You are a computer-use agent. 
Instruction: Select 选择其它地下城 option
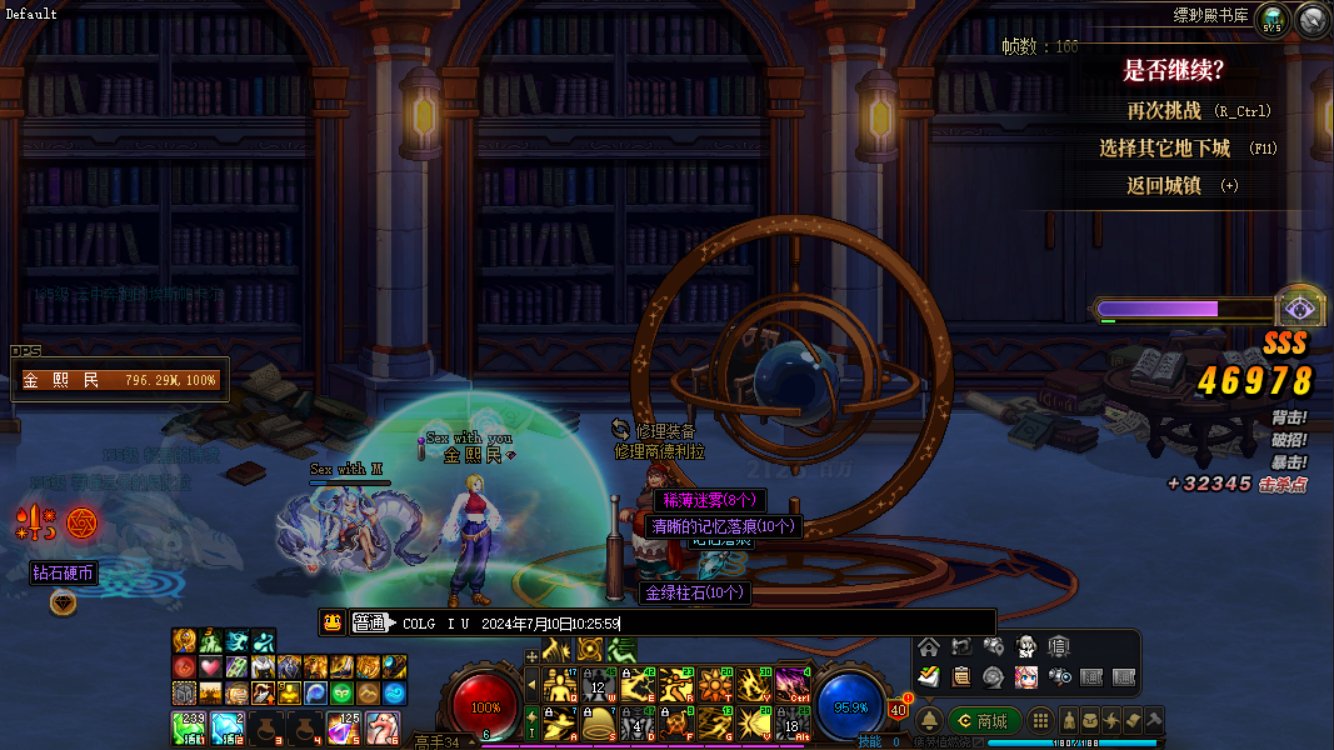pyautogui.click(x=1164, y=148)
